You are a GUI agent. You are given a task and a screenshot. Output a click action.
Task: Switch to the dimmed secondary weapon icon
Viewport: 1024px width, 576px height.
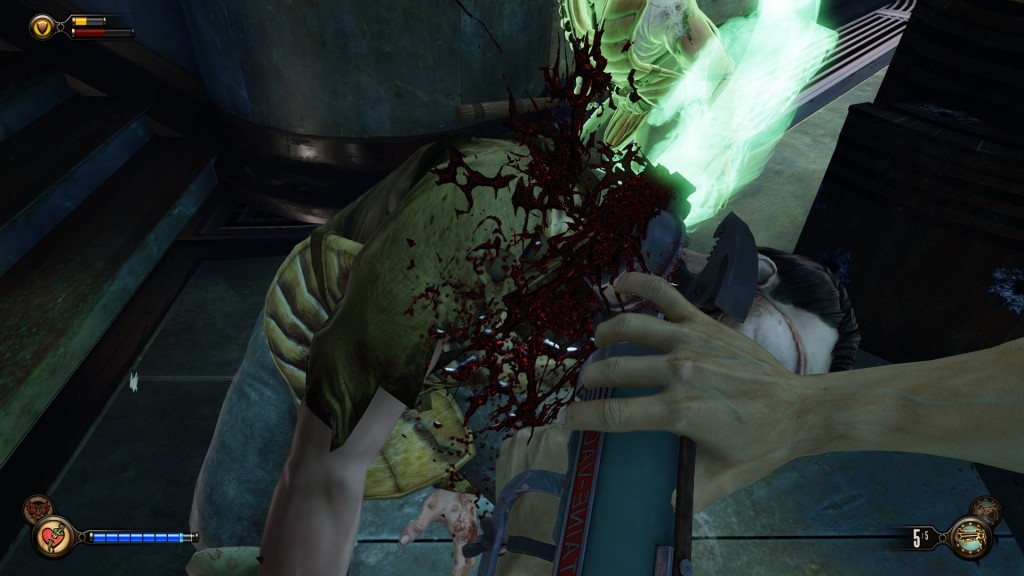coord(986,510)
